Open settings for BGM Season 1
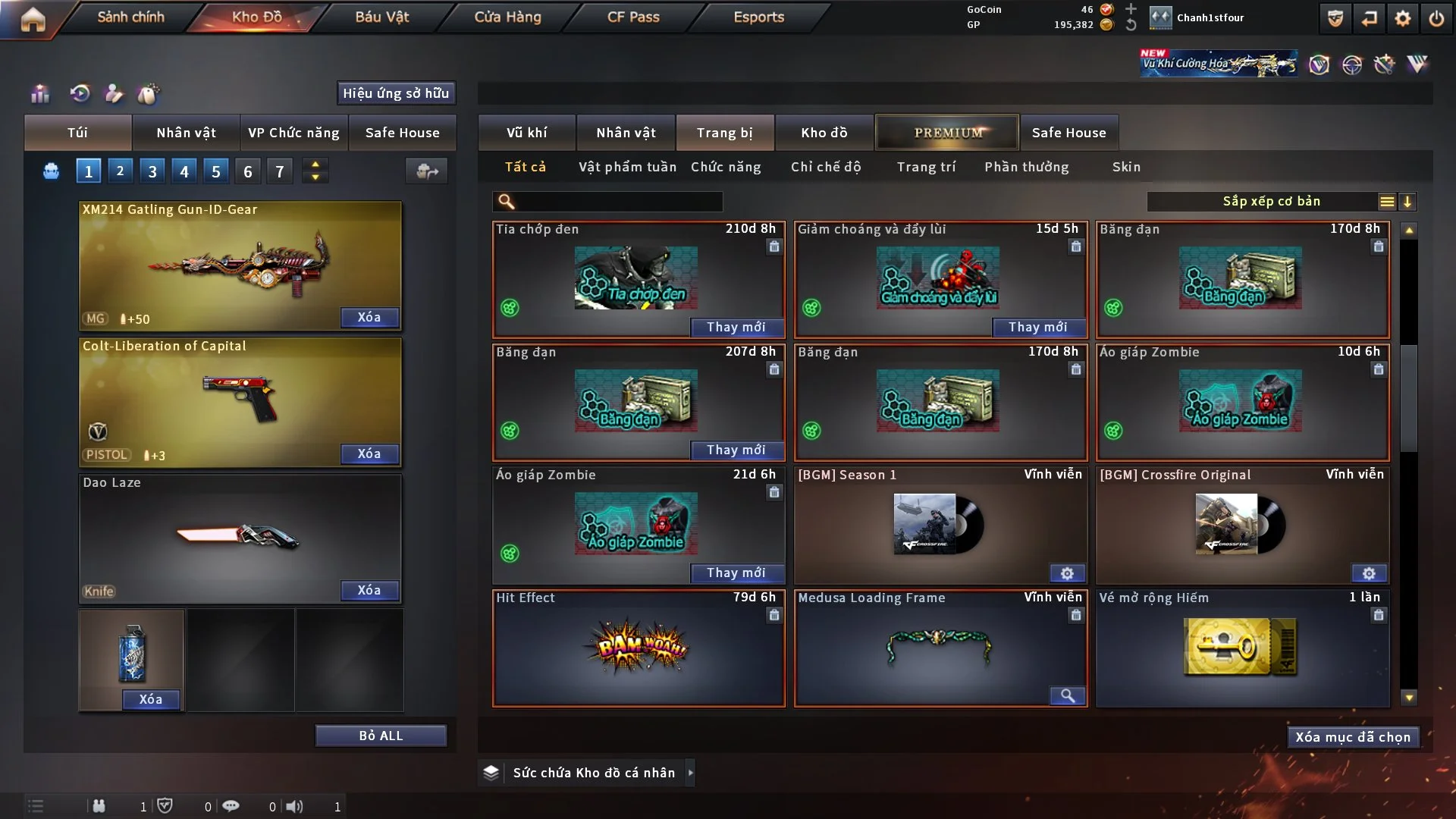1456x819 pixels. click(x=1067, y=573)
